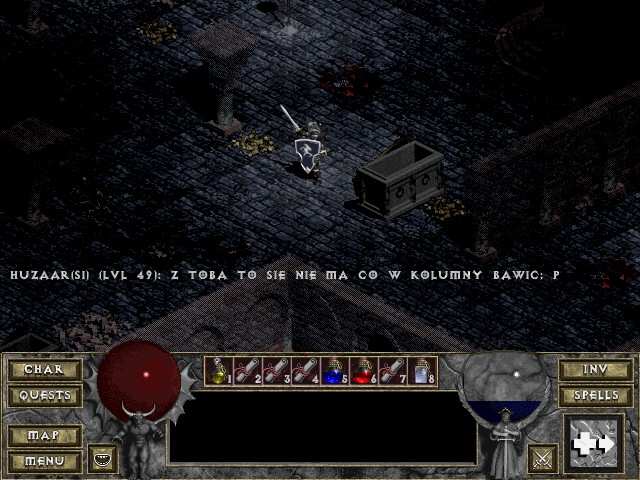Use the white potion in belt slot 8

point(422,372)
